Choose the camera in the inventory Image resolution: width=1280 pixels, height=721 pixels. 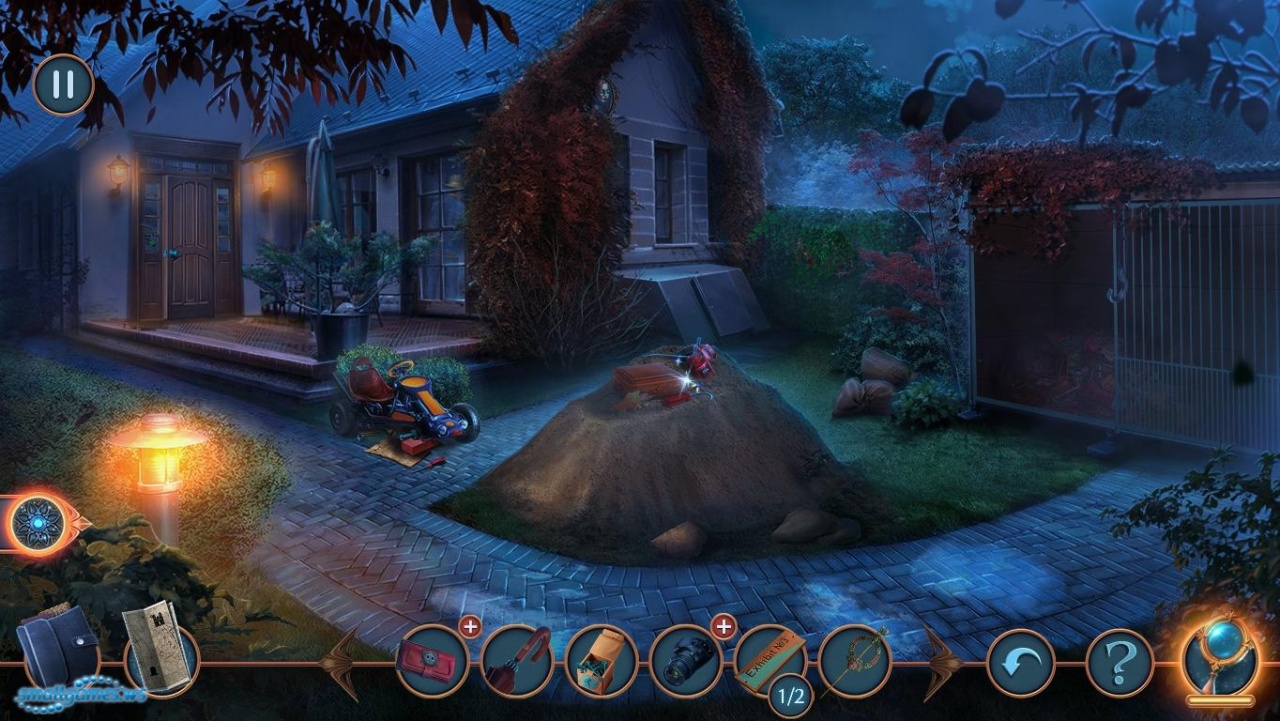tap(686, 661)
